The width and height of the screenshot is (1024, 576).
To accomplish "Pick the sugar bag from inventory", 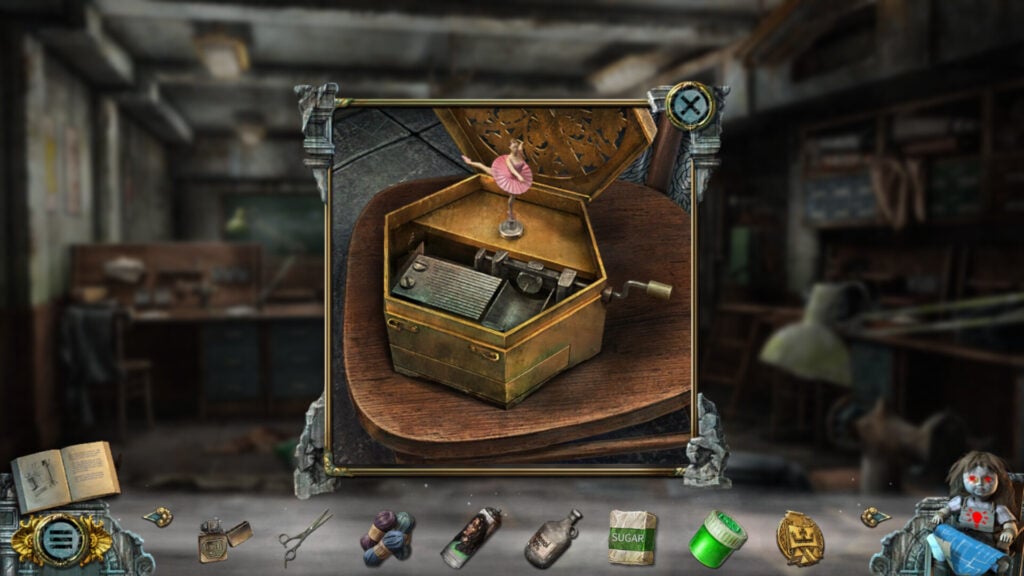I will point(632,538).
